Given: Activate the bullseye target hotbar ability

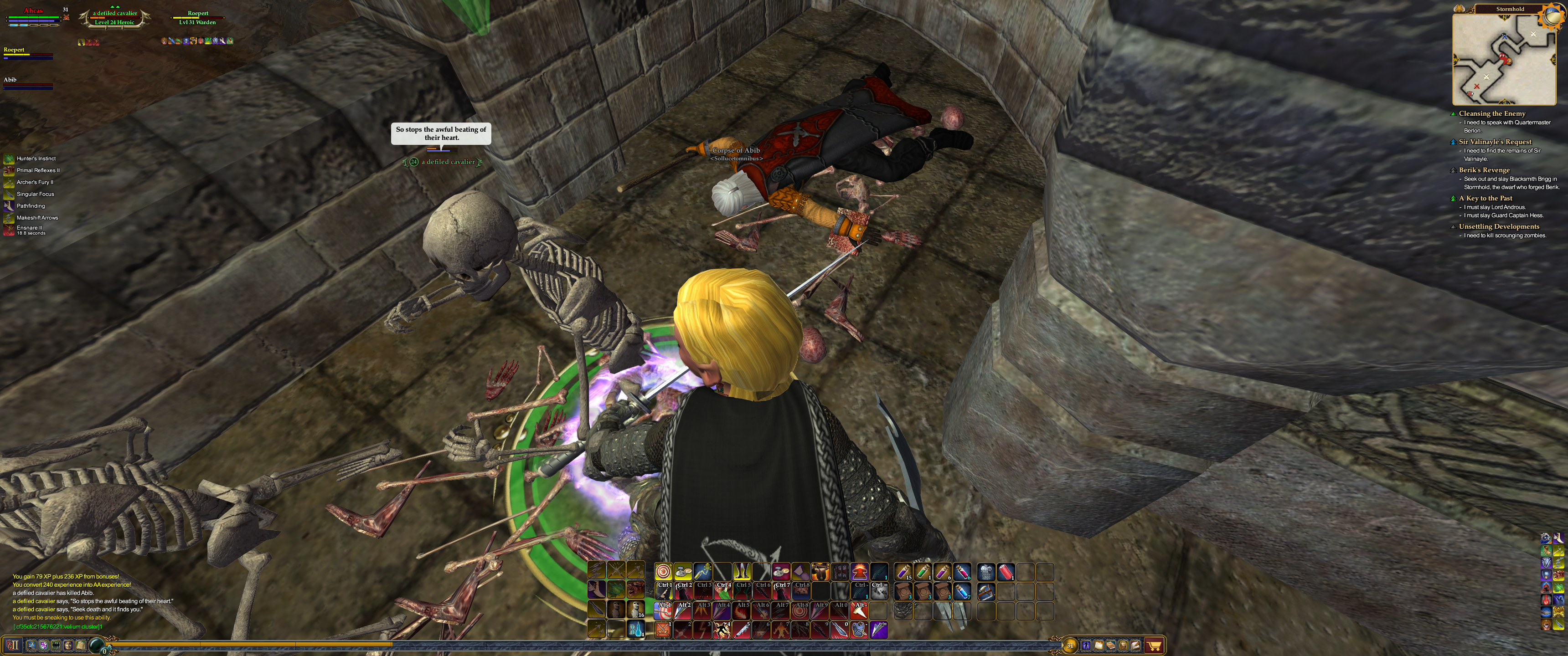Looking at the screenshot, I should (663, 571).
